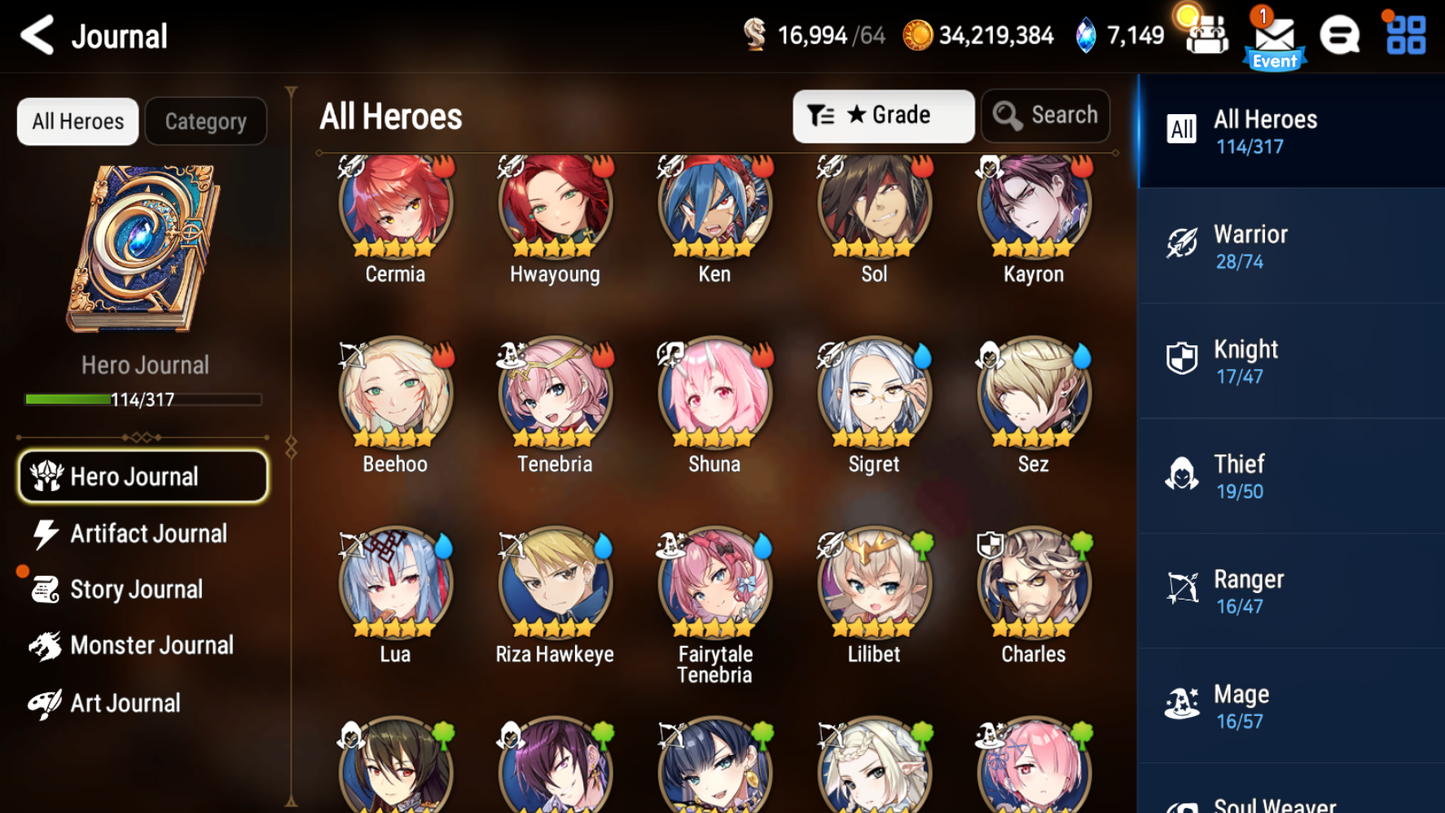
Task: Open the Grade sort dropdown
Action: click(x=883, y=115)
